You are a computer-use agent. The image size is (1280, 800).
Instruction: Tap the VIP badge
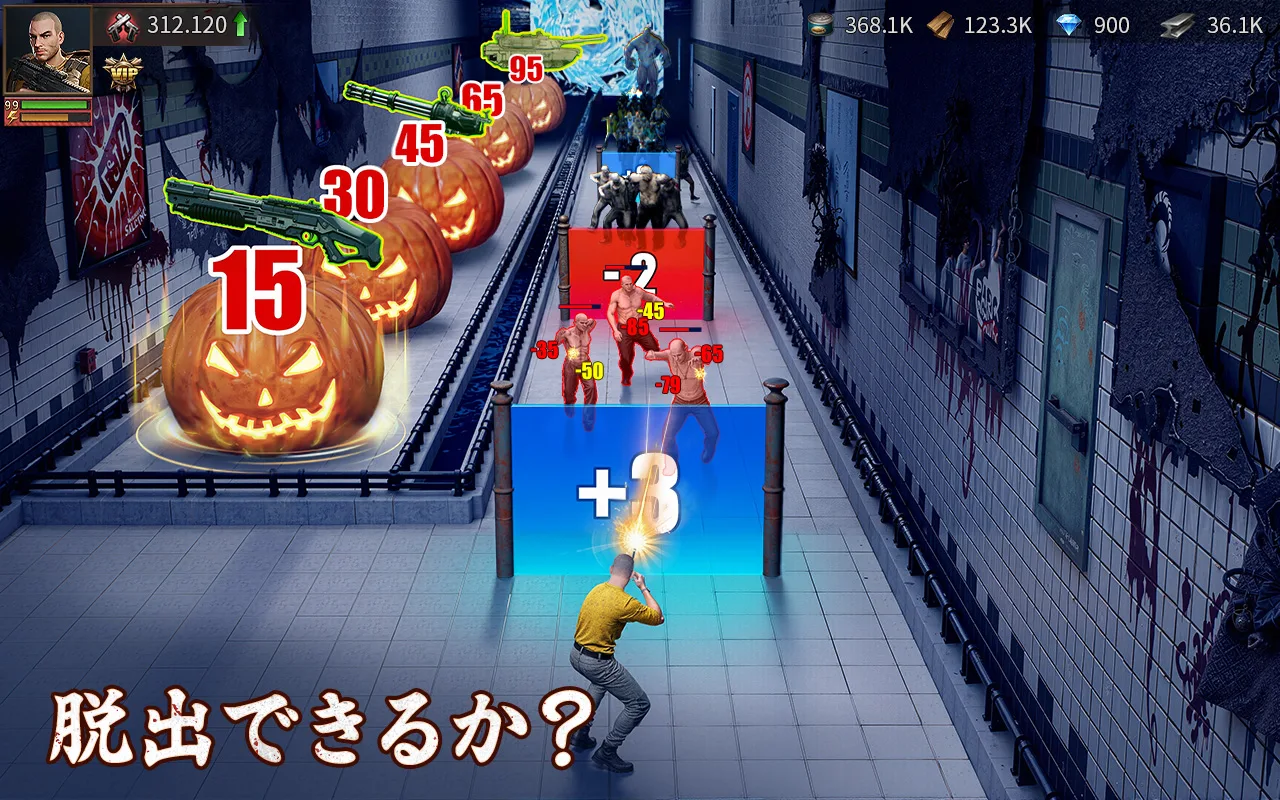123,72
